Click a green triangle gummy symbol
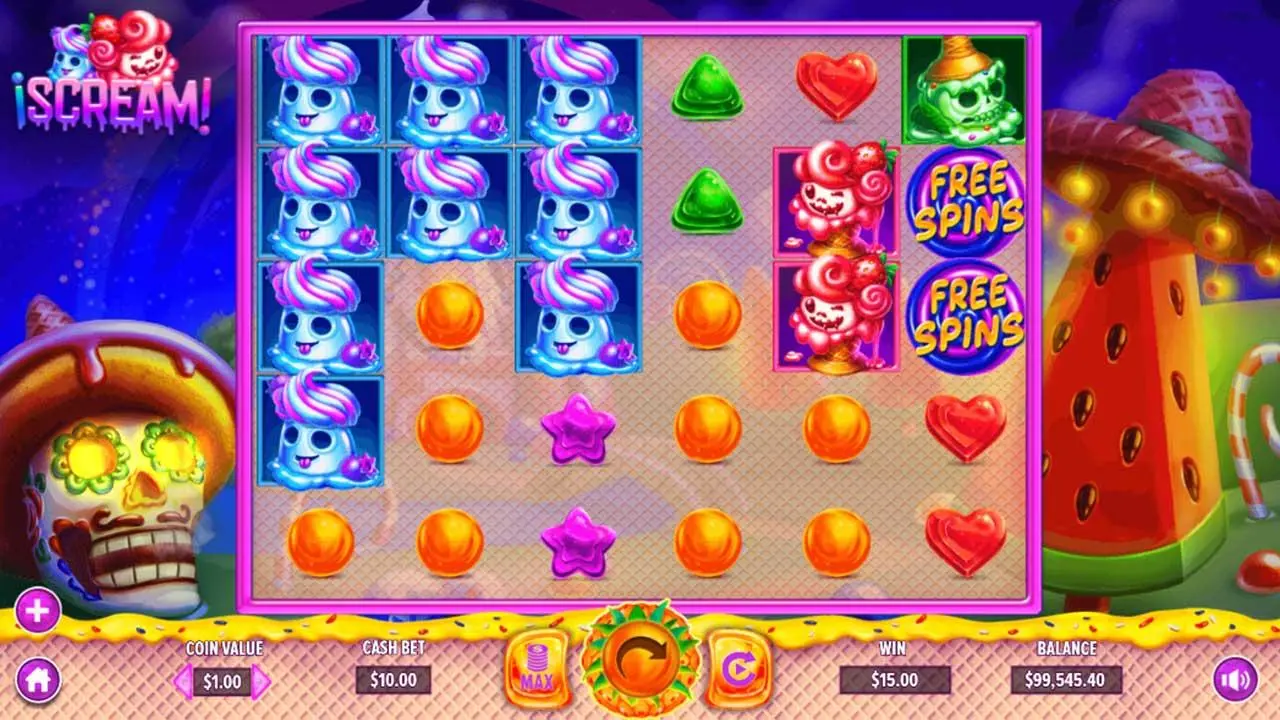Viewport: 1280px width, 720px height. (708, 90)
